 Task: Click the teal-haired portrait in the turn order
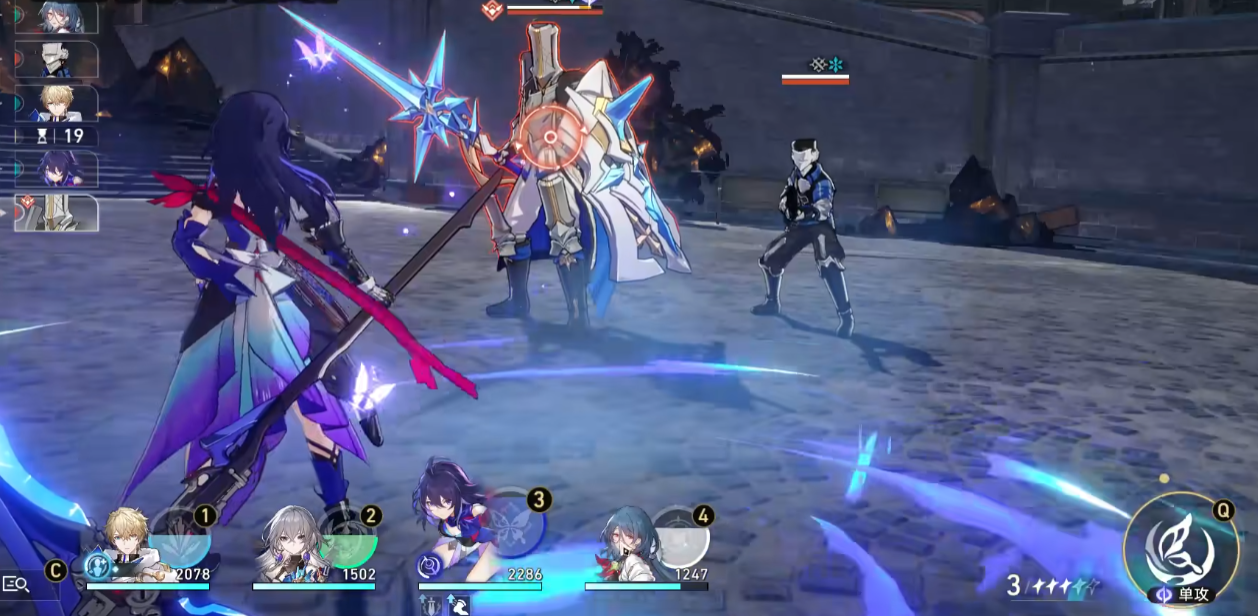(60, 17)
